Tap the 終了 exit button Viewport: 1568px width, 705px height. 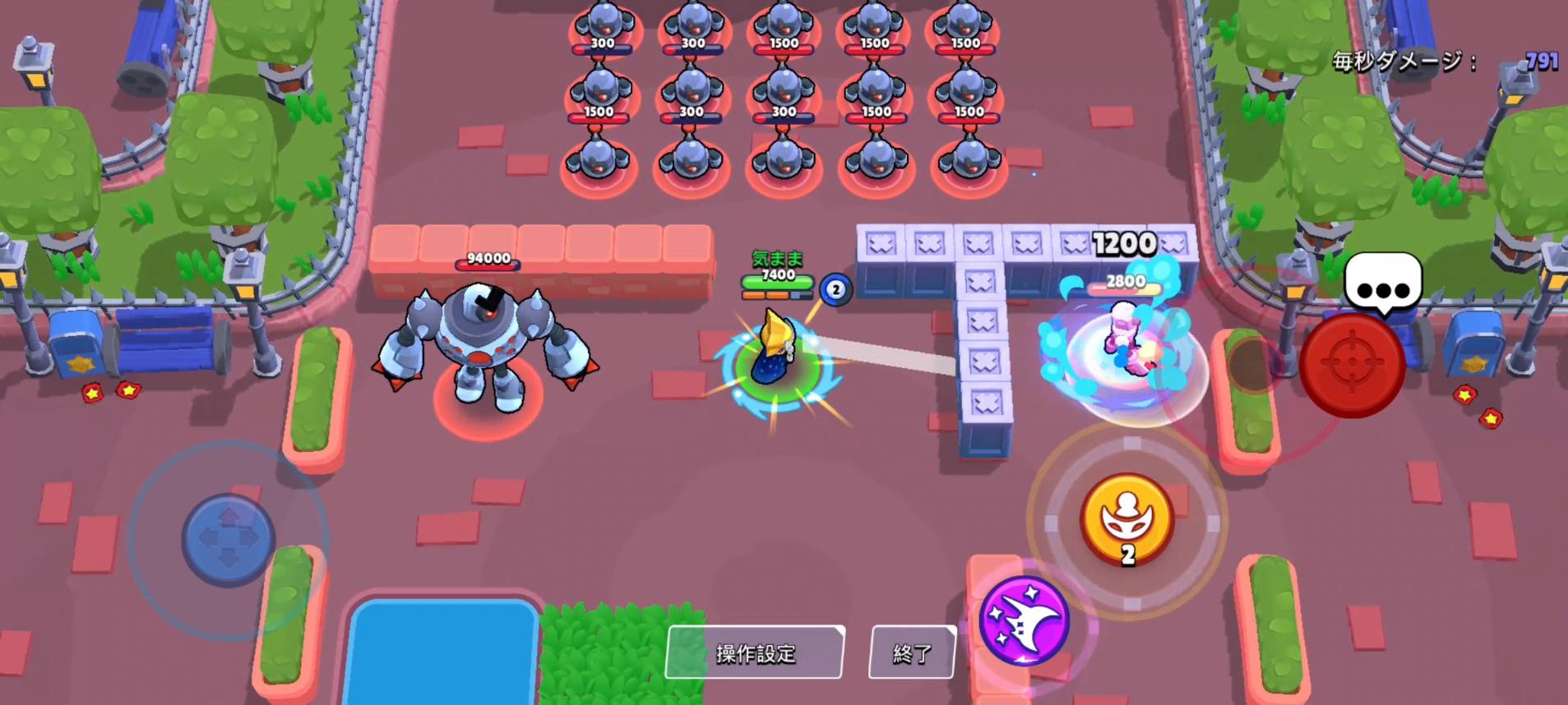tap(912, 652)
